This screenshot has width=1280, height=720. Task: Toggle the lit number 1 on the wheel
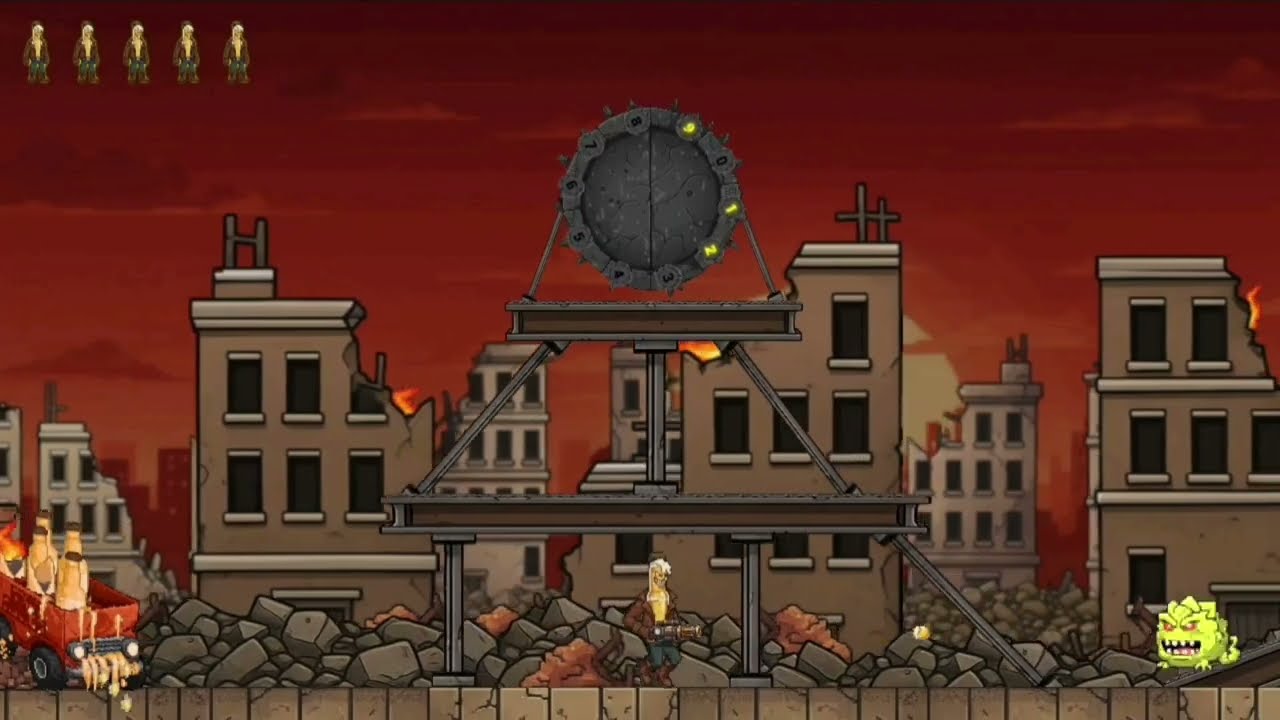pos(731,210)
